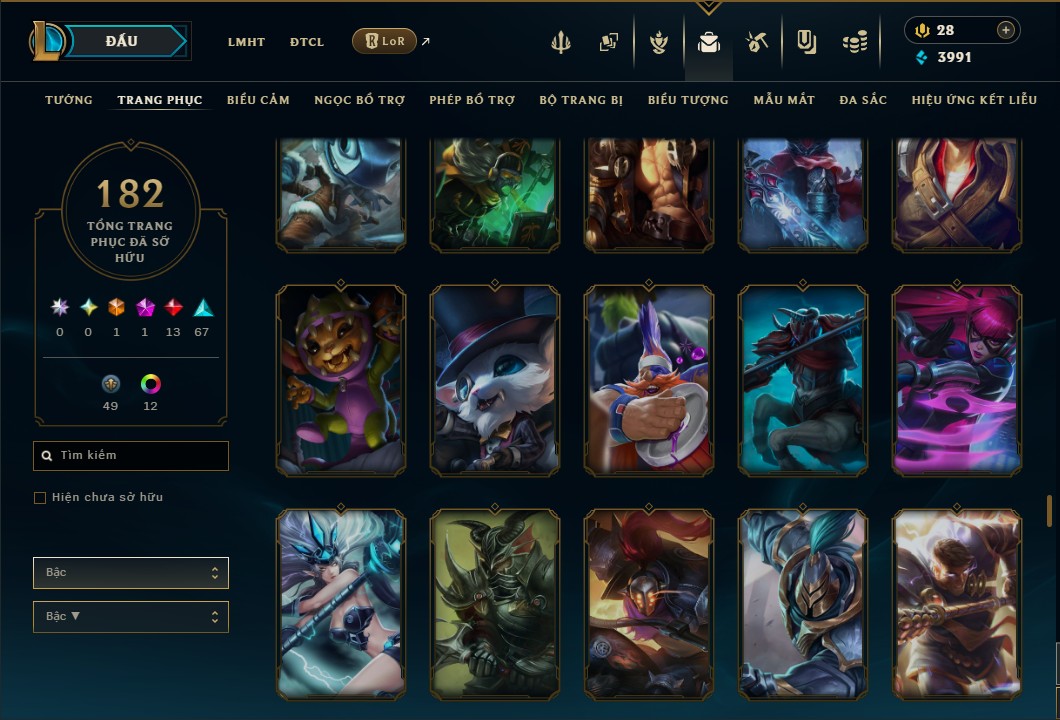Open the BIỂU CẢM tab
The width and height of the screenshot is (1060, 720).
[x=258, y=100]
